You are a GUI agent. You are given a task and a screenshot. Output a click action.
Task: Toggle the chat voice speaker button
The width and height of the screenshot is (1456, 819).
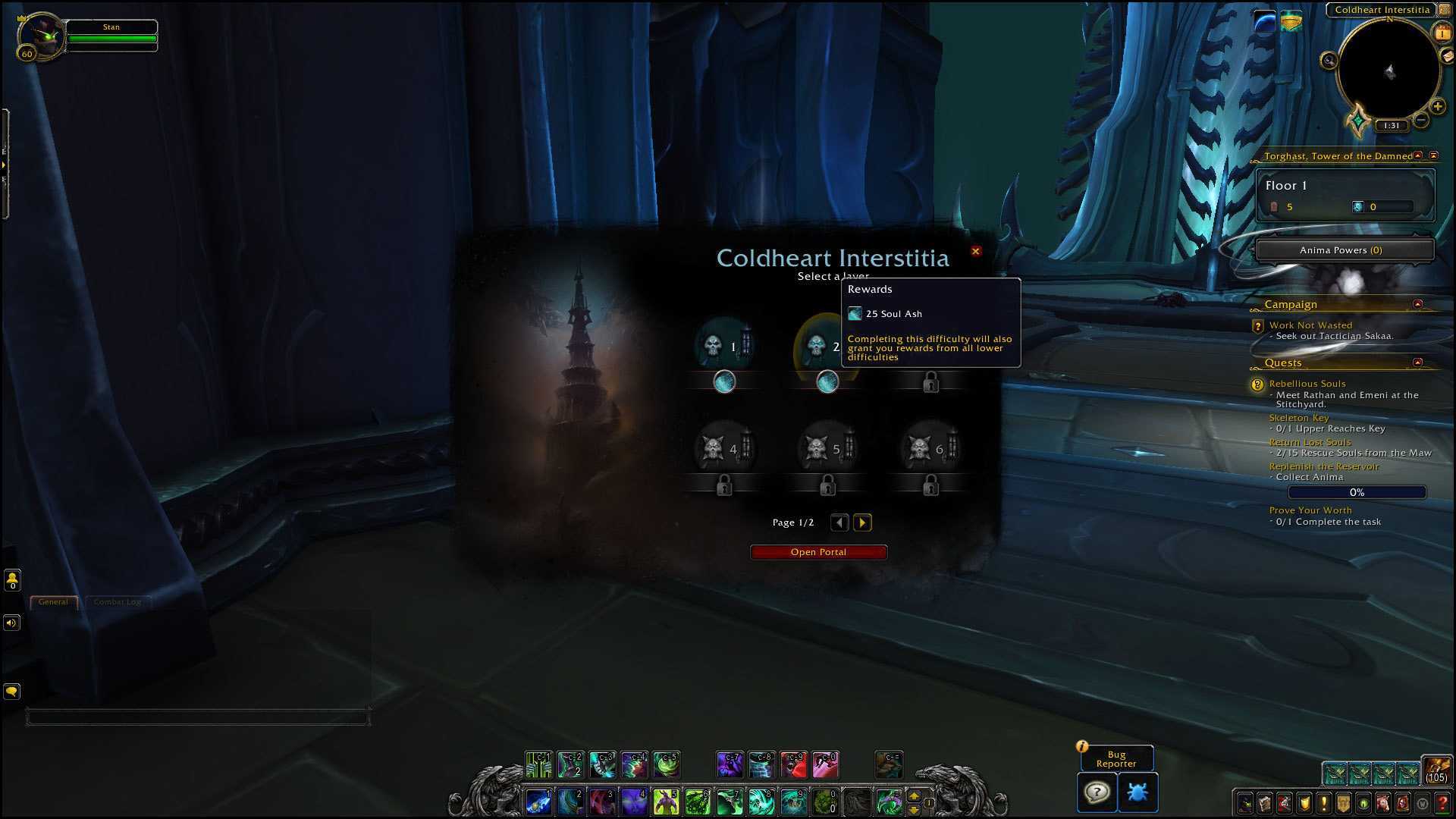point(11,623)
